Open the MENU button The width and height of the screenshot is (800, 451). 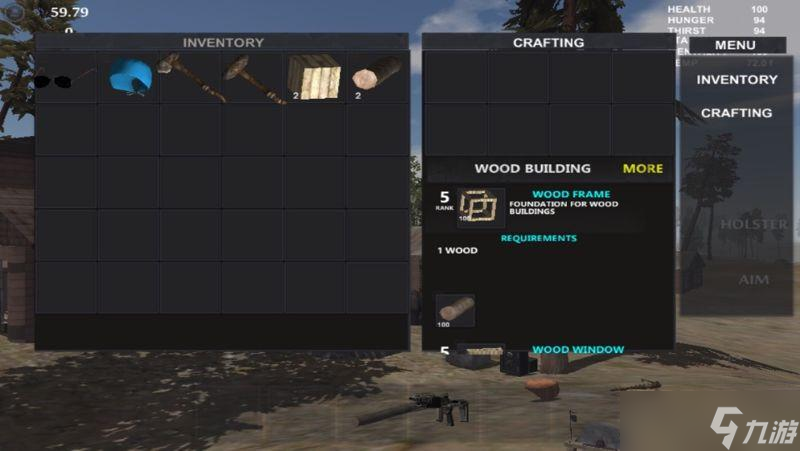(x=735, y=44)
